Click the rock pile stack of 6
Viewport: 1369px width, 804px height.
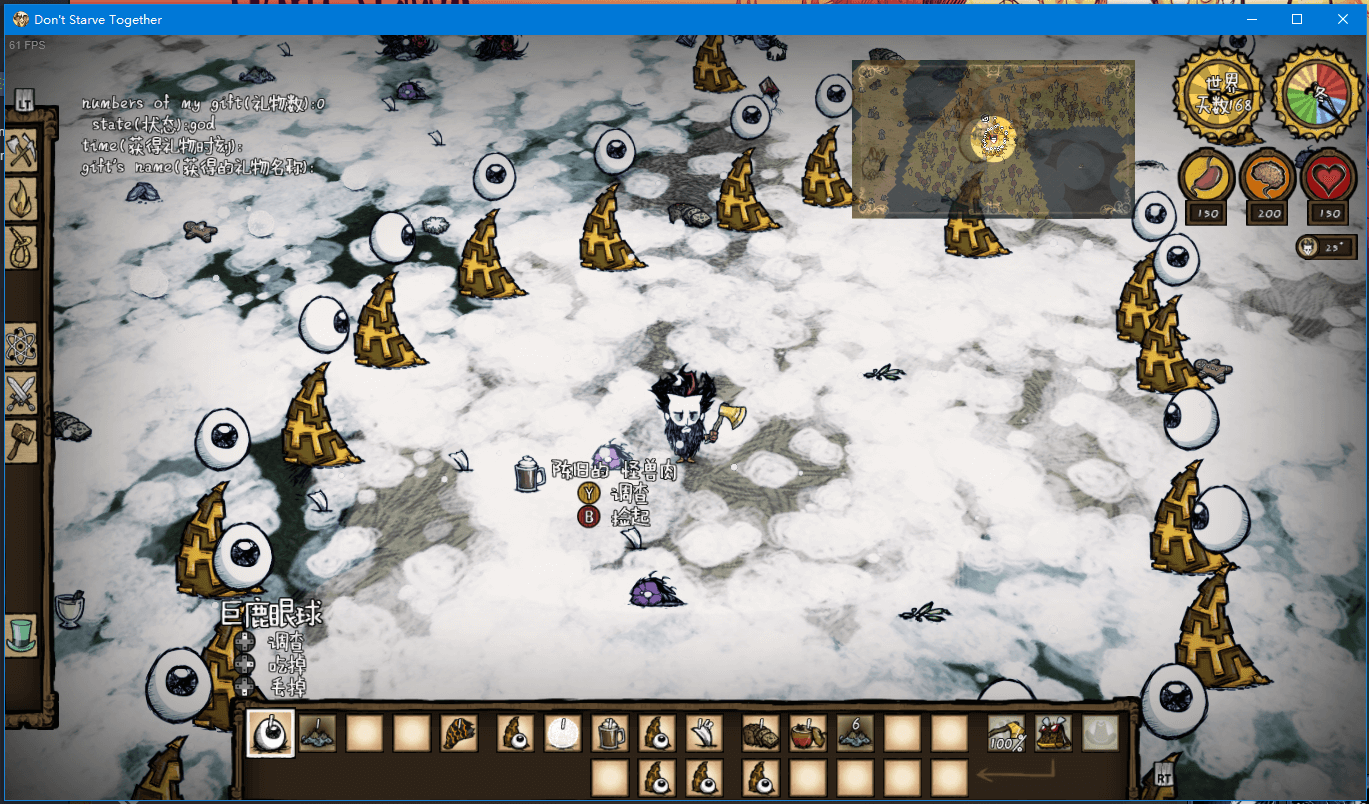855,733
